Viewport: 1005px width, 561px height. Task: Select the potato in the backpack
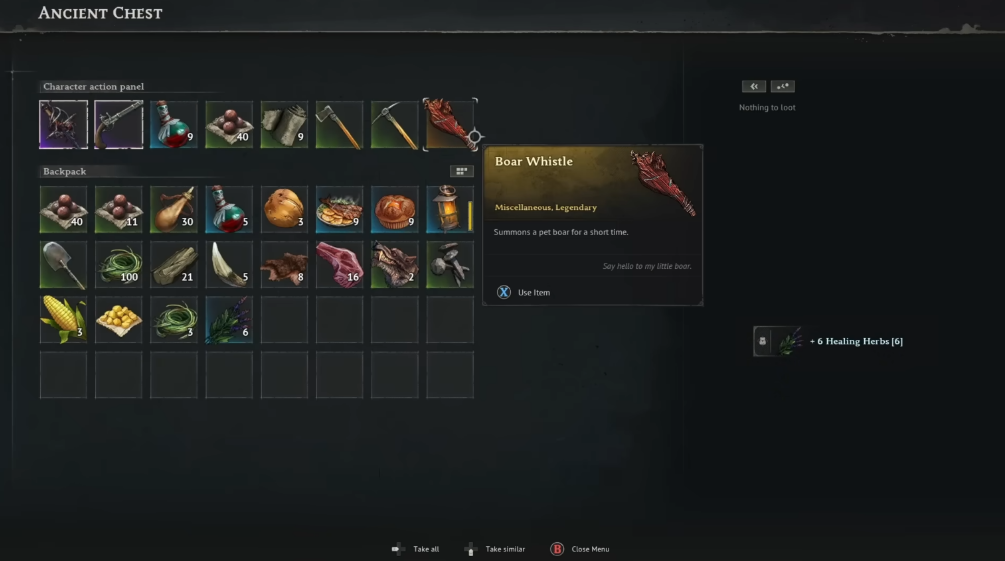click(284, 209)
